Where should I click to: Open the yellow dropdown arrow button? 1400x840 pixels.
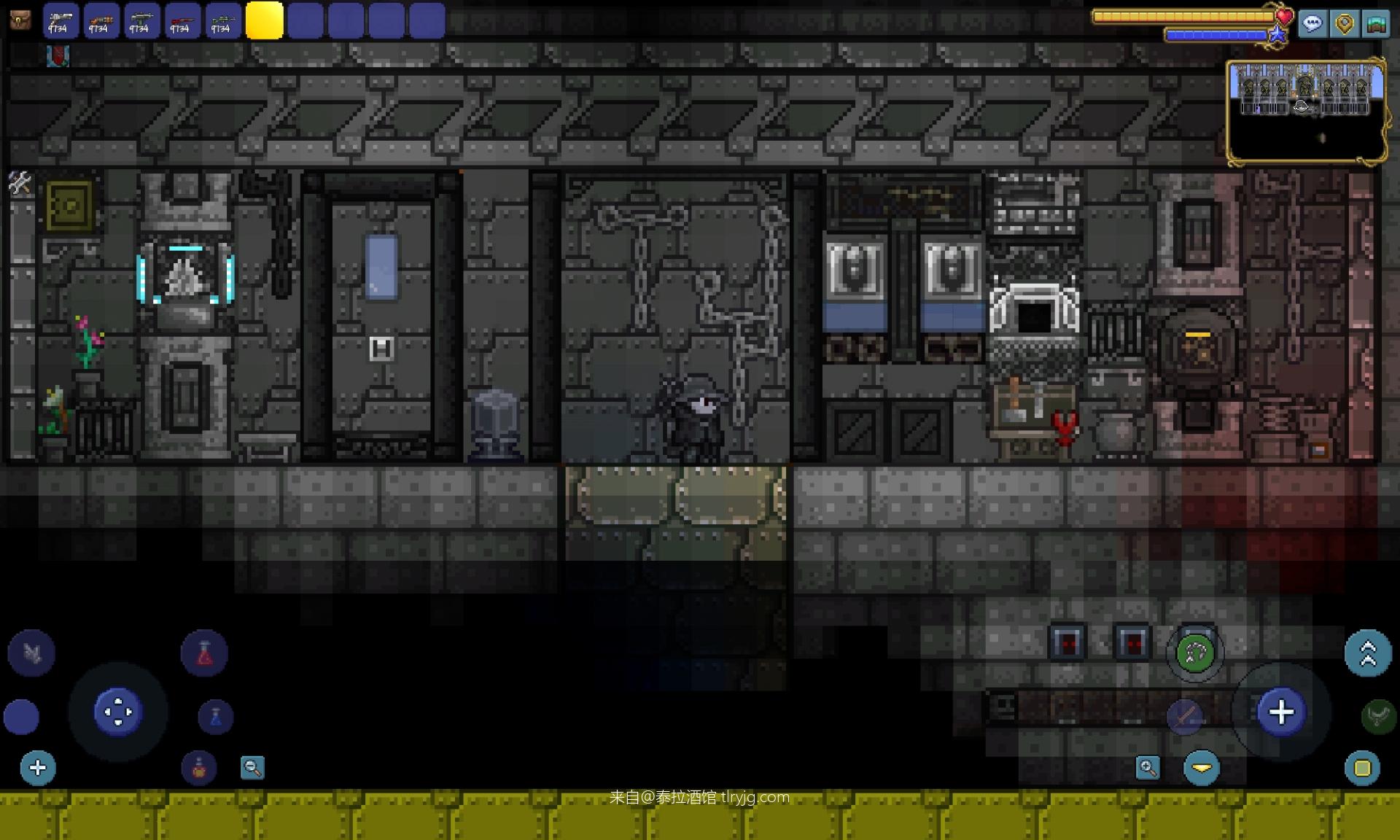click(1201, 768)
